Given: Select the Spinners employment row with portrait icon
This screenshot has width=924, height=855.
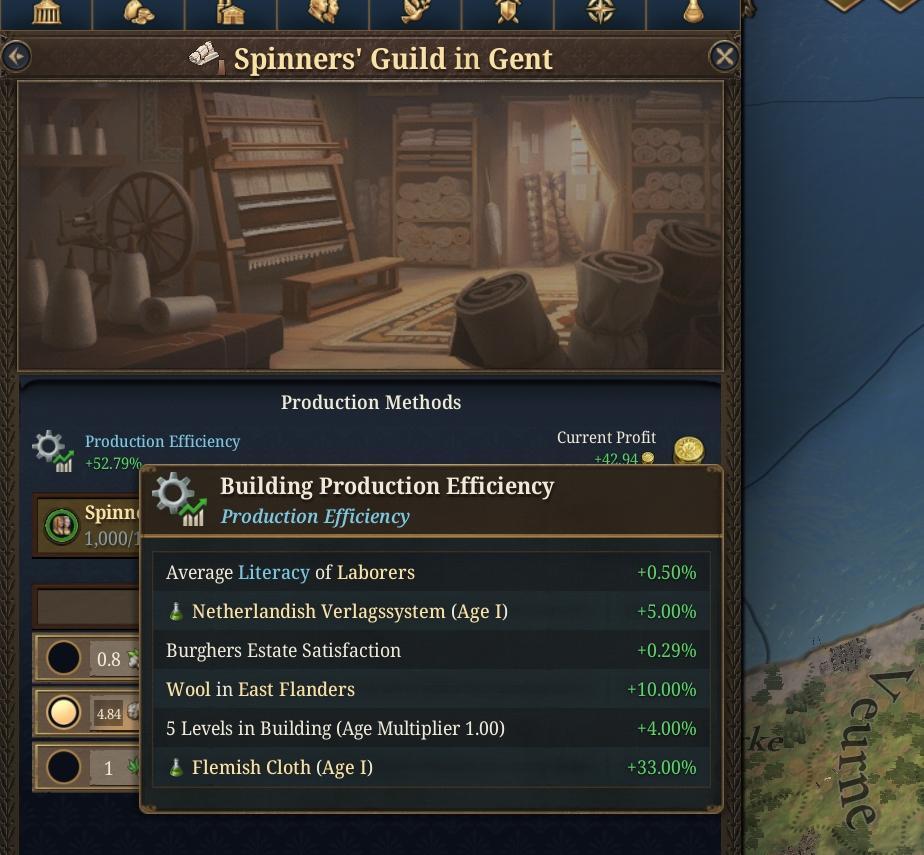Looking at the screenshot, I should [x=88, y=524].
